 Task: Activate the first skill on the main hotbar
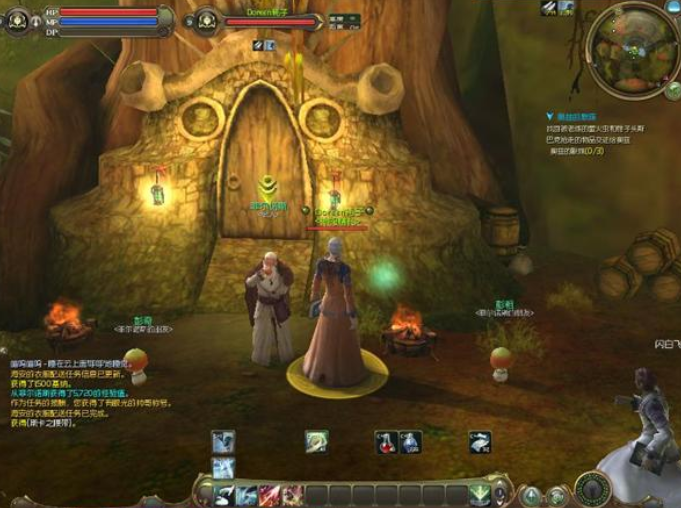pyautogui.click(x=224, y=494)
